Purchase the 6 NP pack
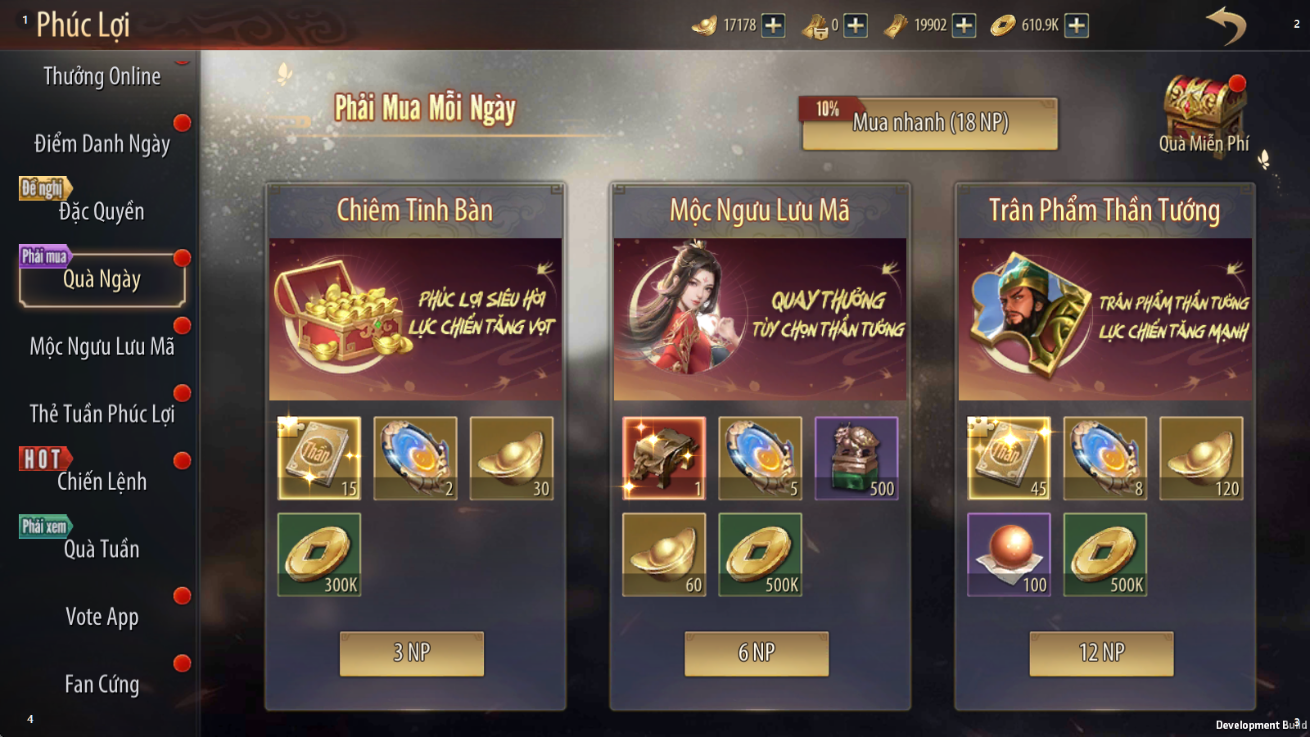Screen dimensions: 1310x737 756,653
